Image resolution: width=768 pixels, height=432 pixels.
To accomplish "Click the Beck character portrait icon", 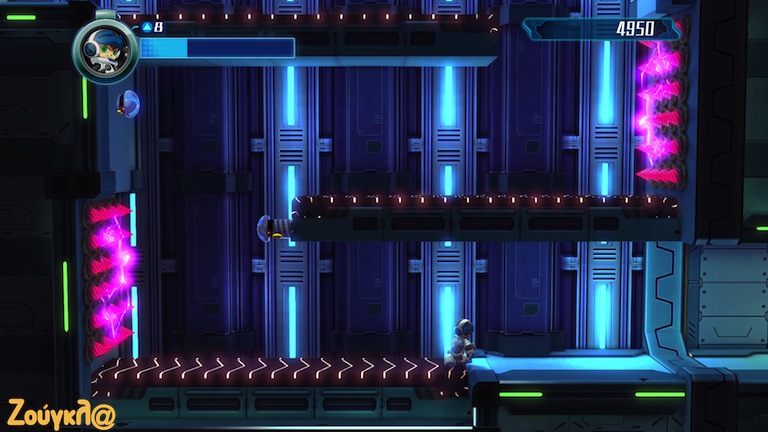I will (105, 49).
